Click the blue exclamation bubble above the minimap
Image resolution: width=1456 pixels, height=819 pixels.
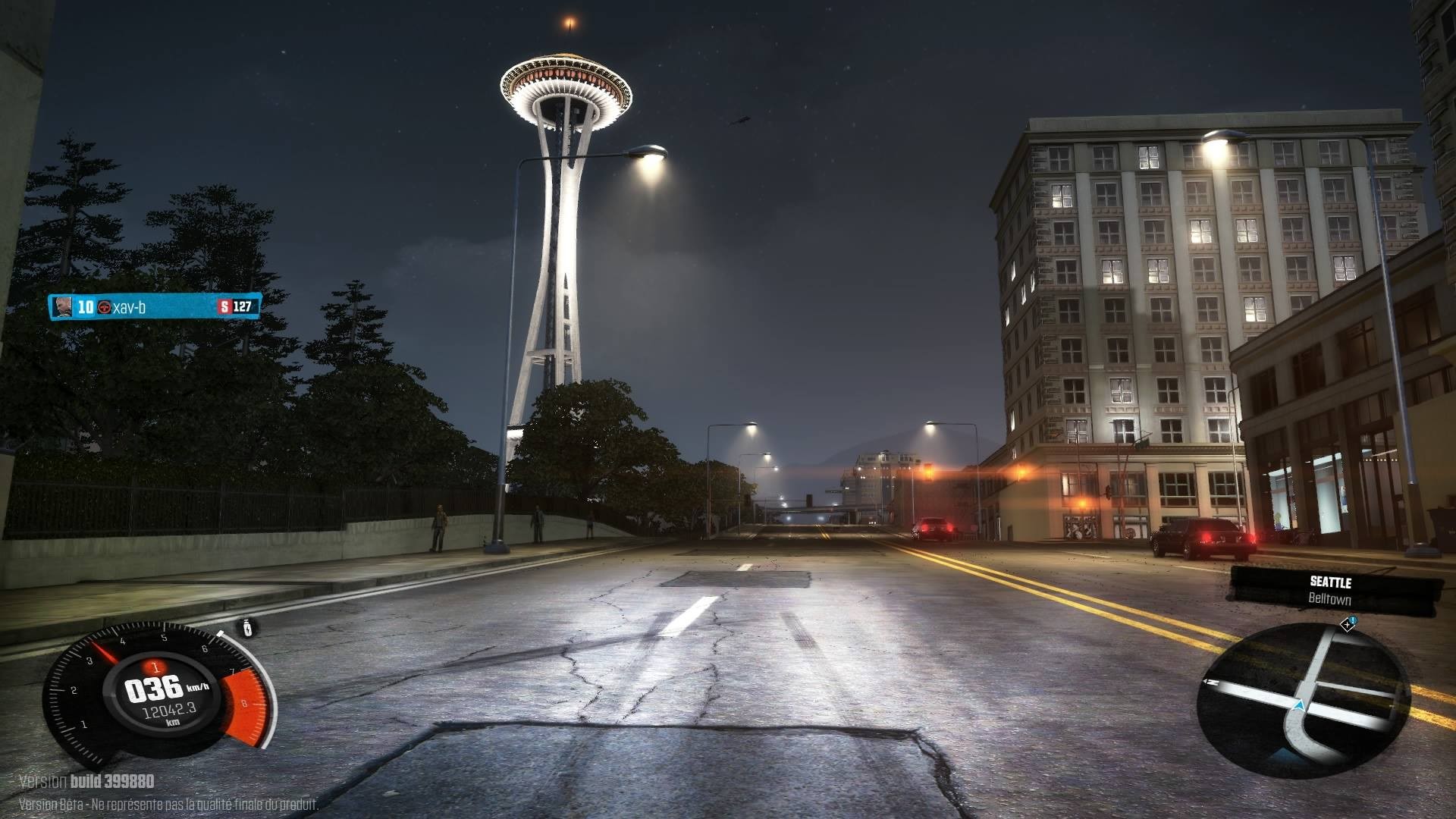[x=1353, y=620]
